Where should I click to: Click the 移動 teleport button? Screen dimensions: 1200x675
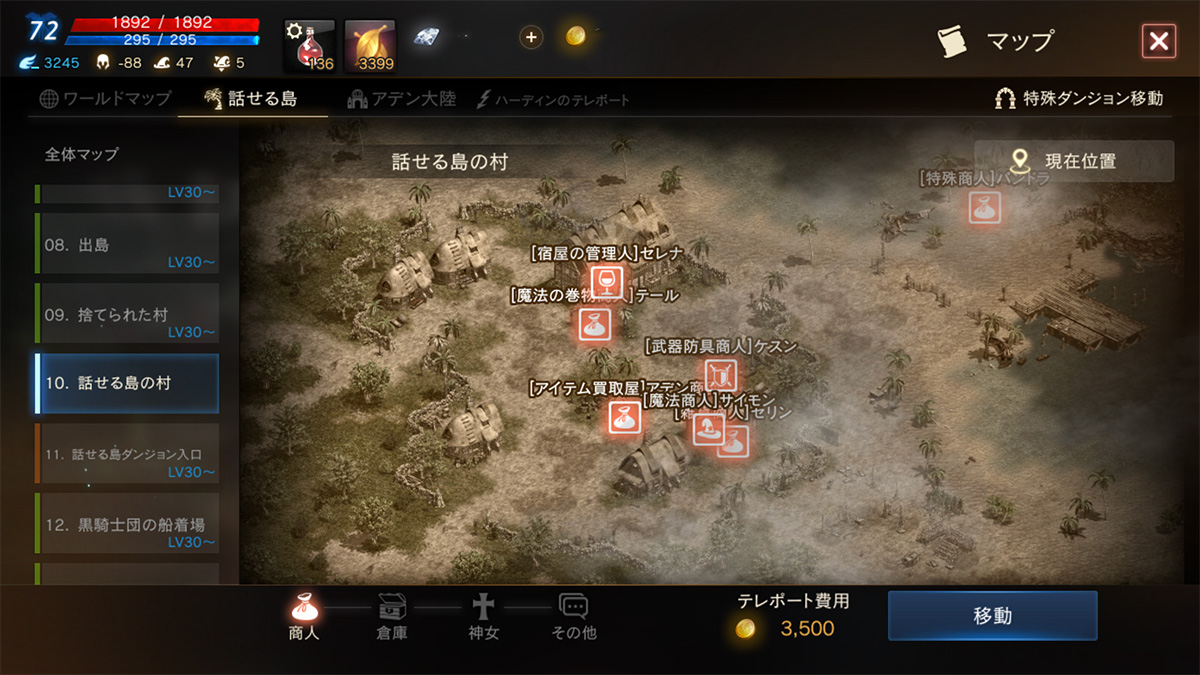[992, 615]
